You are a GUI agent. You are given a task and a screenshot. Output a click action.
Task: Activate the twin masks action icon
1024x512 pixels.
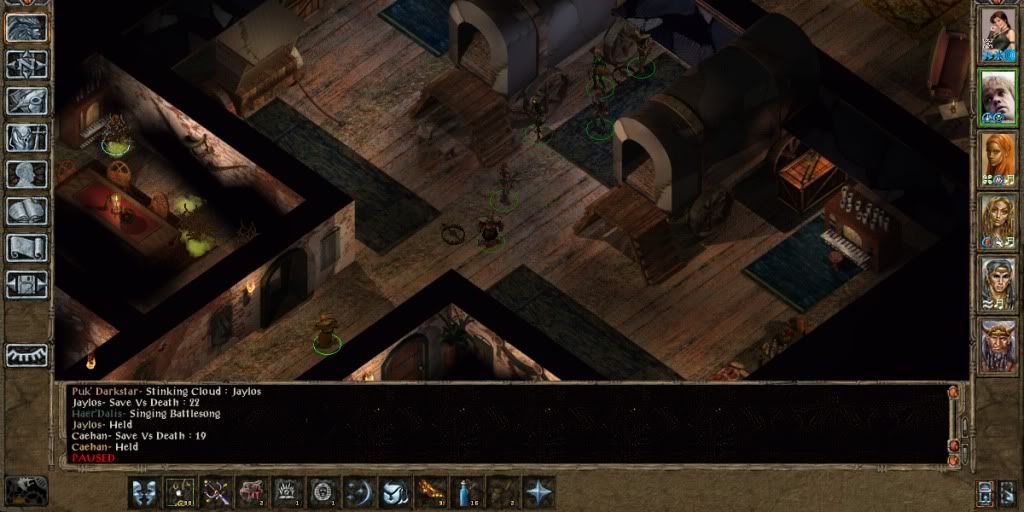[x=144, y=492]
